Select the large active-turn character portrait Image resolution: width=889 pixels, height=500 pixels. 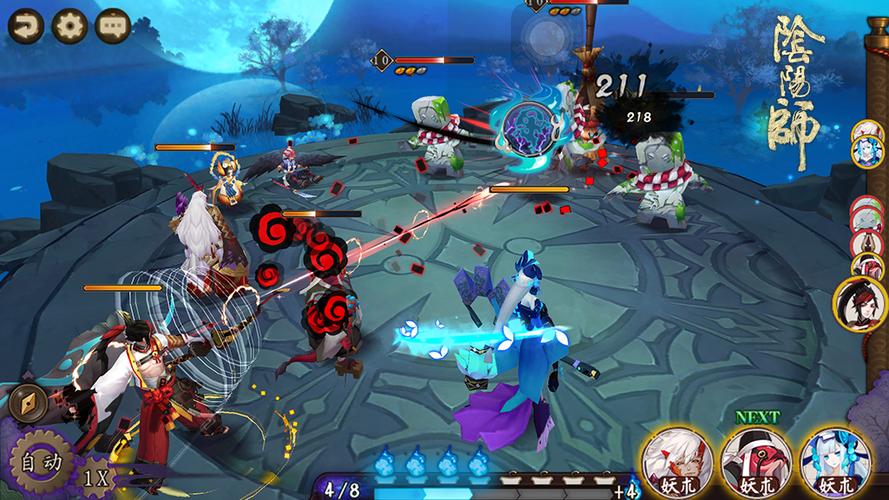(x=861, y=303)
